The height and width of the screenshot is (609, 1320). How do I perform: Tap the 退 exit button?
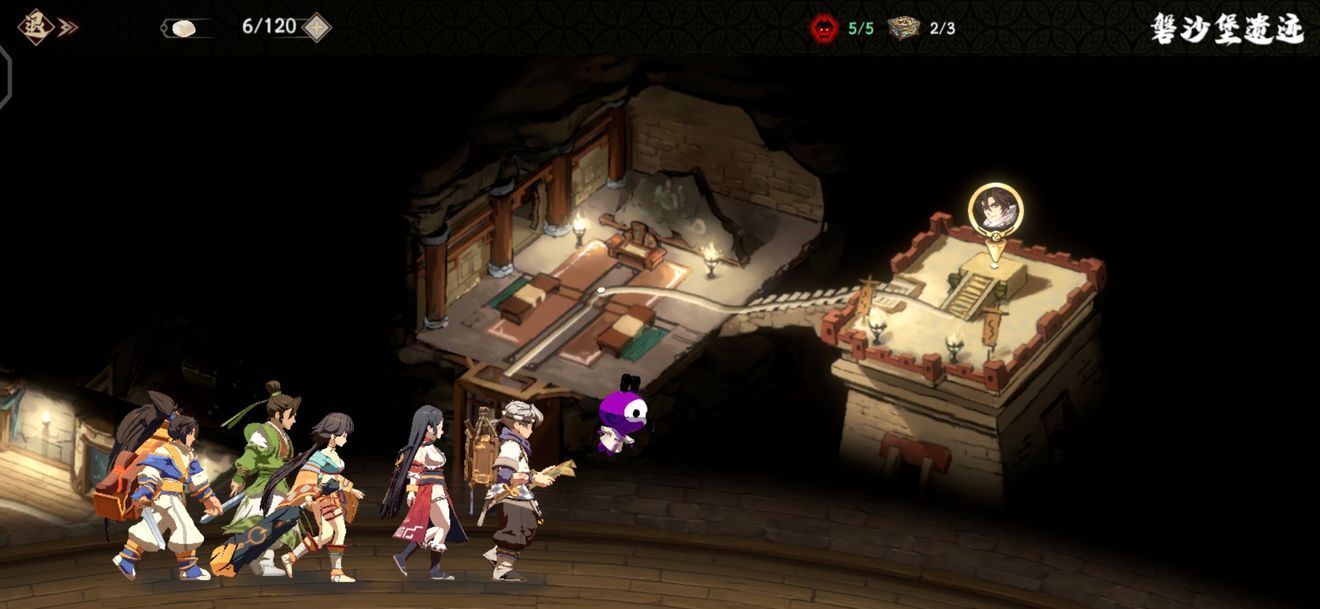(37, 27)
